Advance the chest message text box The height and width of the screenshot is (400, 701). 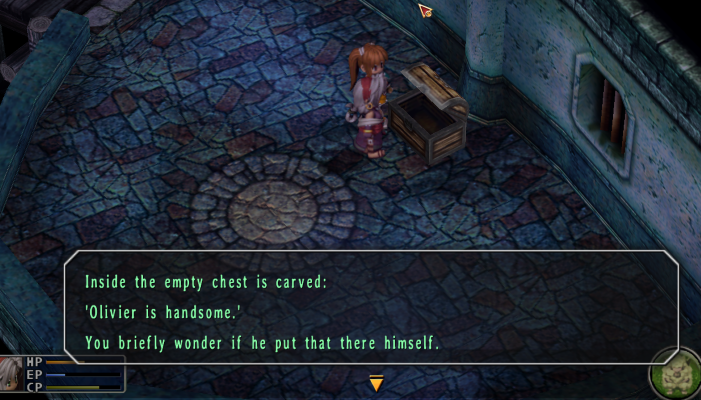pyautogui.click(x=370, y=308)
